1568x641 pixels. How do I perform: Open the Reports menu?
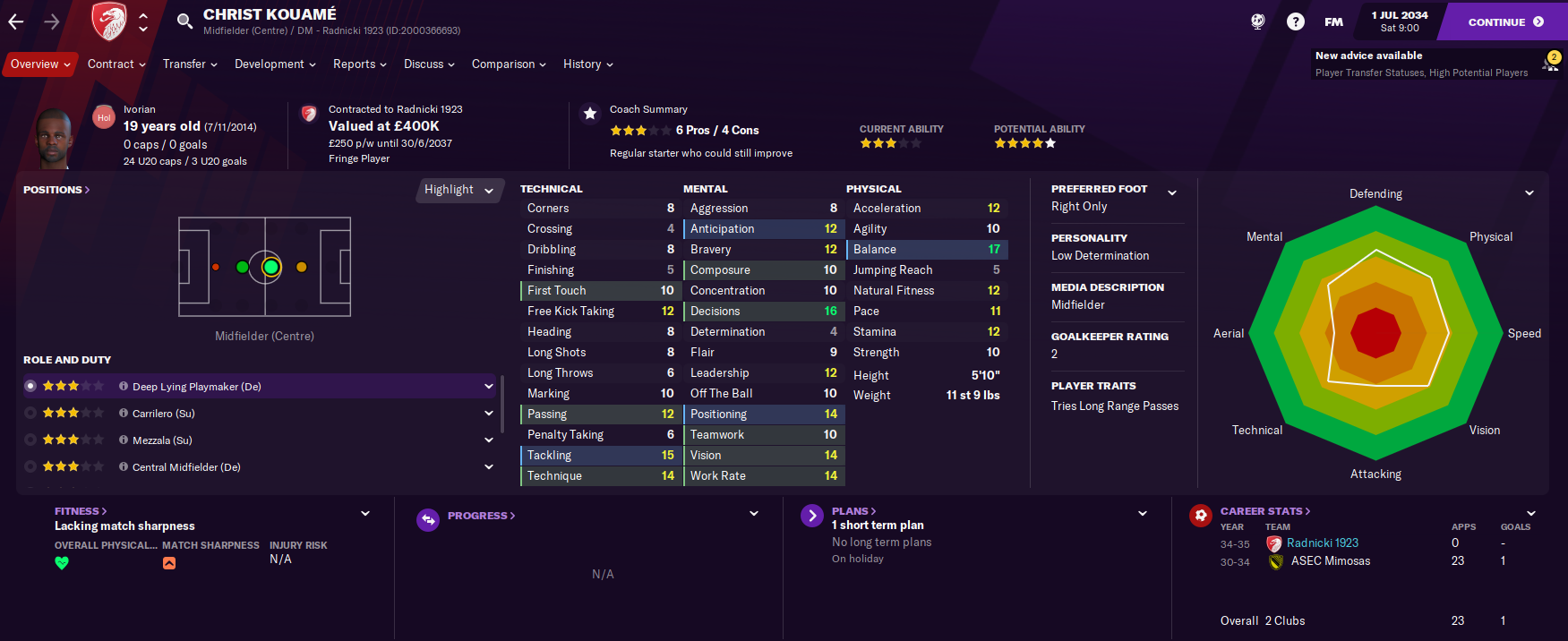359,64
